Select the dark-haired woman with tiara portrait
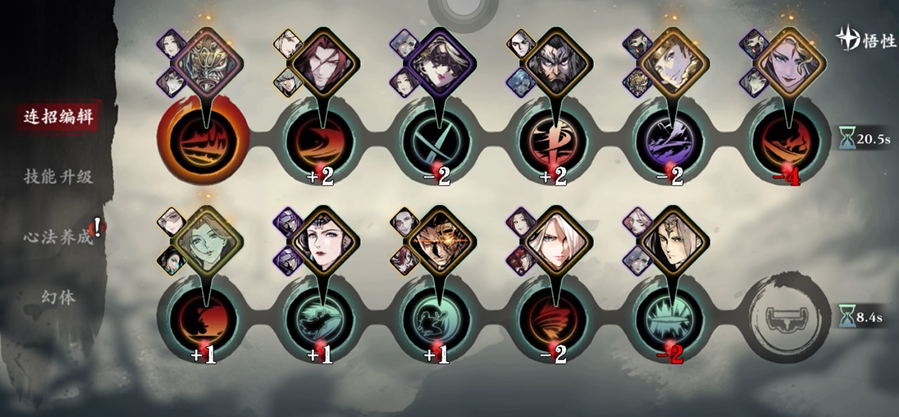This screenshot has height=417, width=899. [x=321, y=238]
